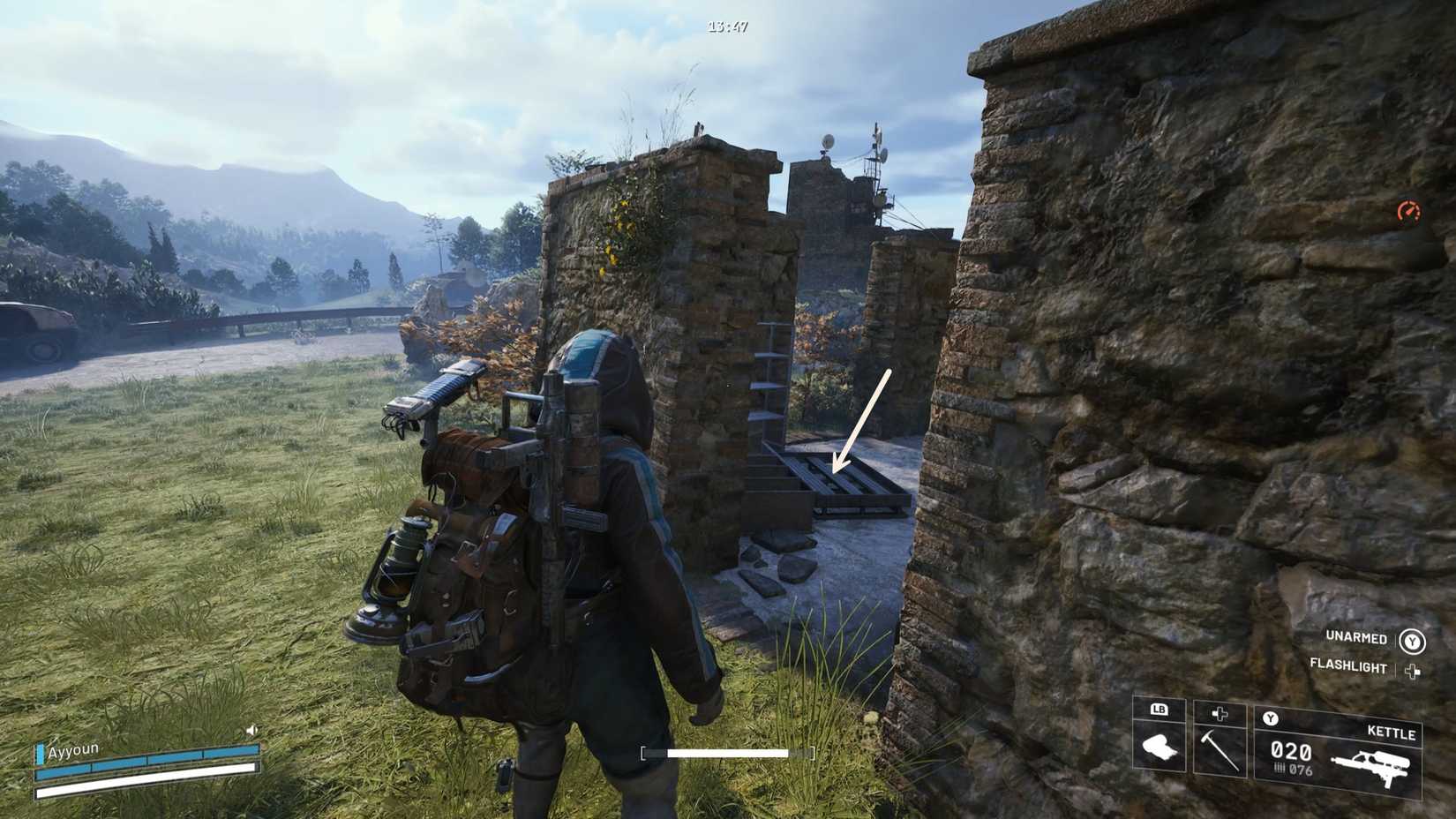
Task: Click the bandage item icon in the LB slot
Action: point(1160,748)
